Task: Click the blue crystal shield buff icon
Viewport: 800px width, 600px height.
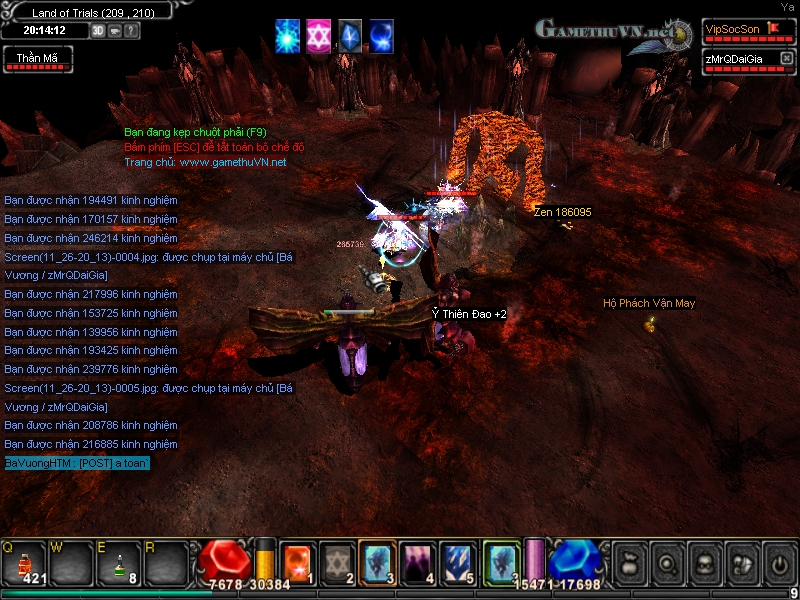Action: (350, 35)
